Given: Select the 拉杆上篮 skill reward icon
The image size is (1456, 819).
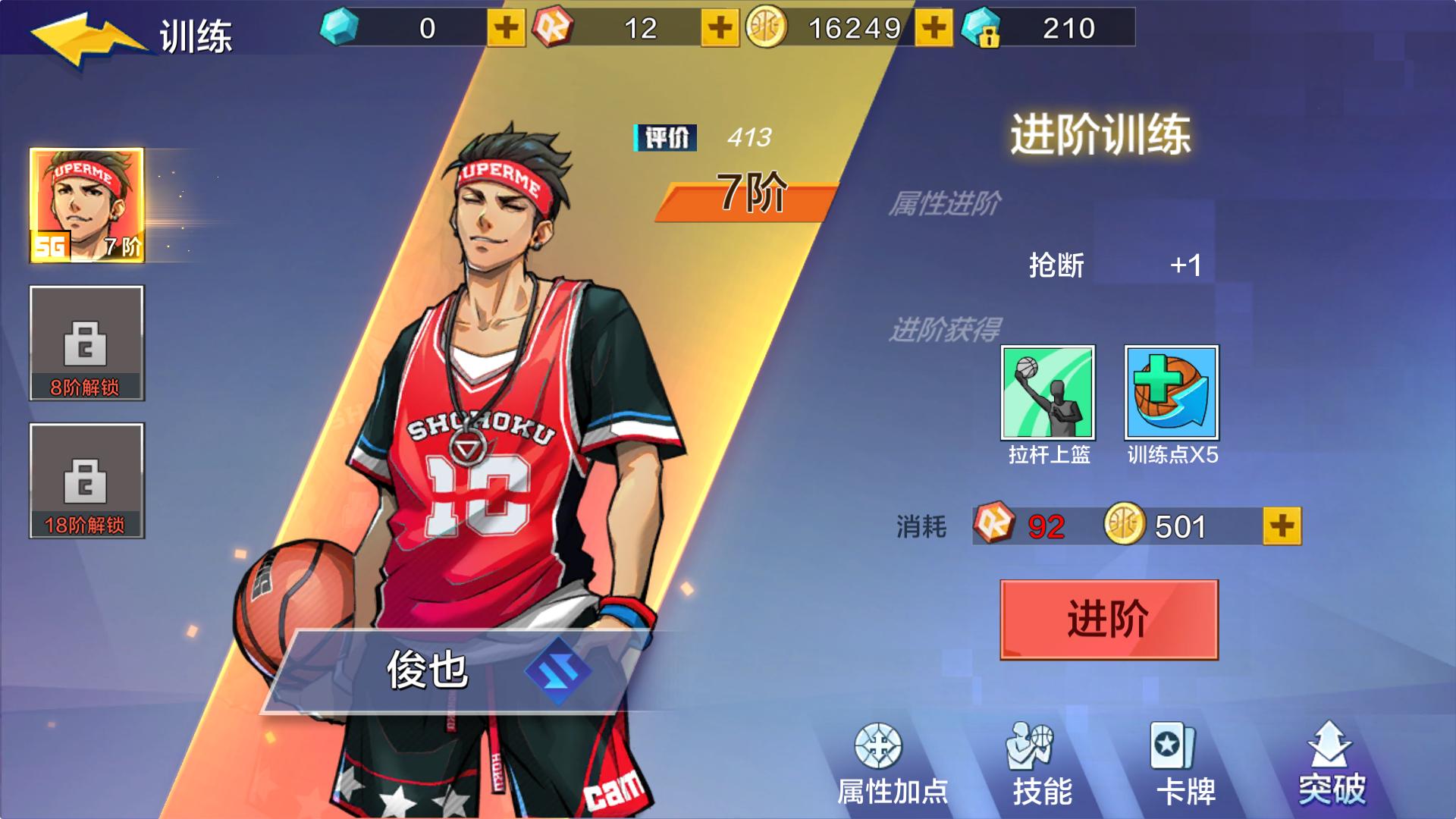Looking at the screenshot, I should point(1049,394).
